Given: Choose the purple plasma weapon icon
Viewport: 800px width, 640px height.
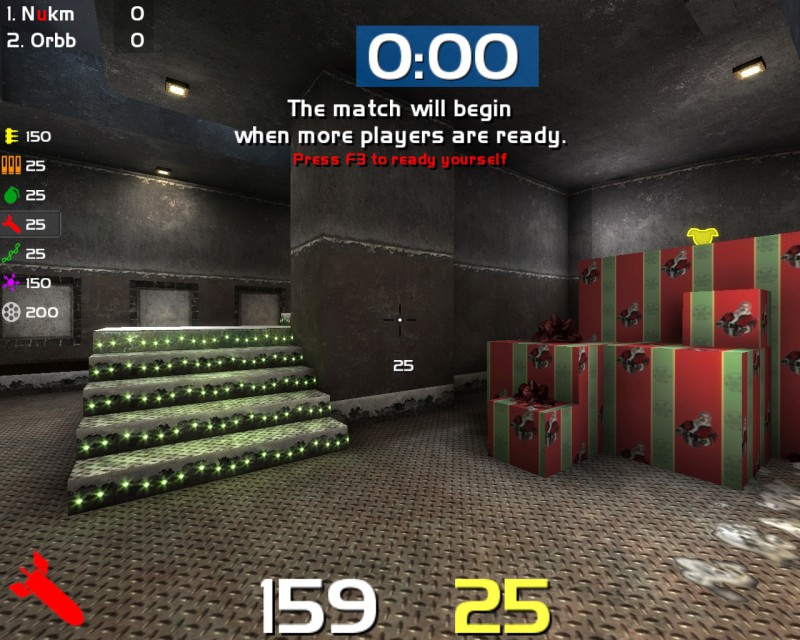Looking at the screenshot, I should click(12, 283).
